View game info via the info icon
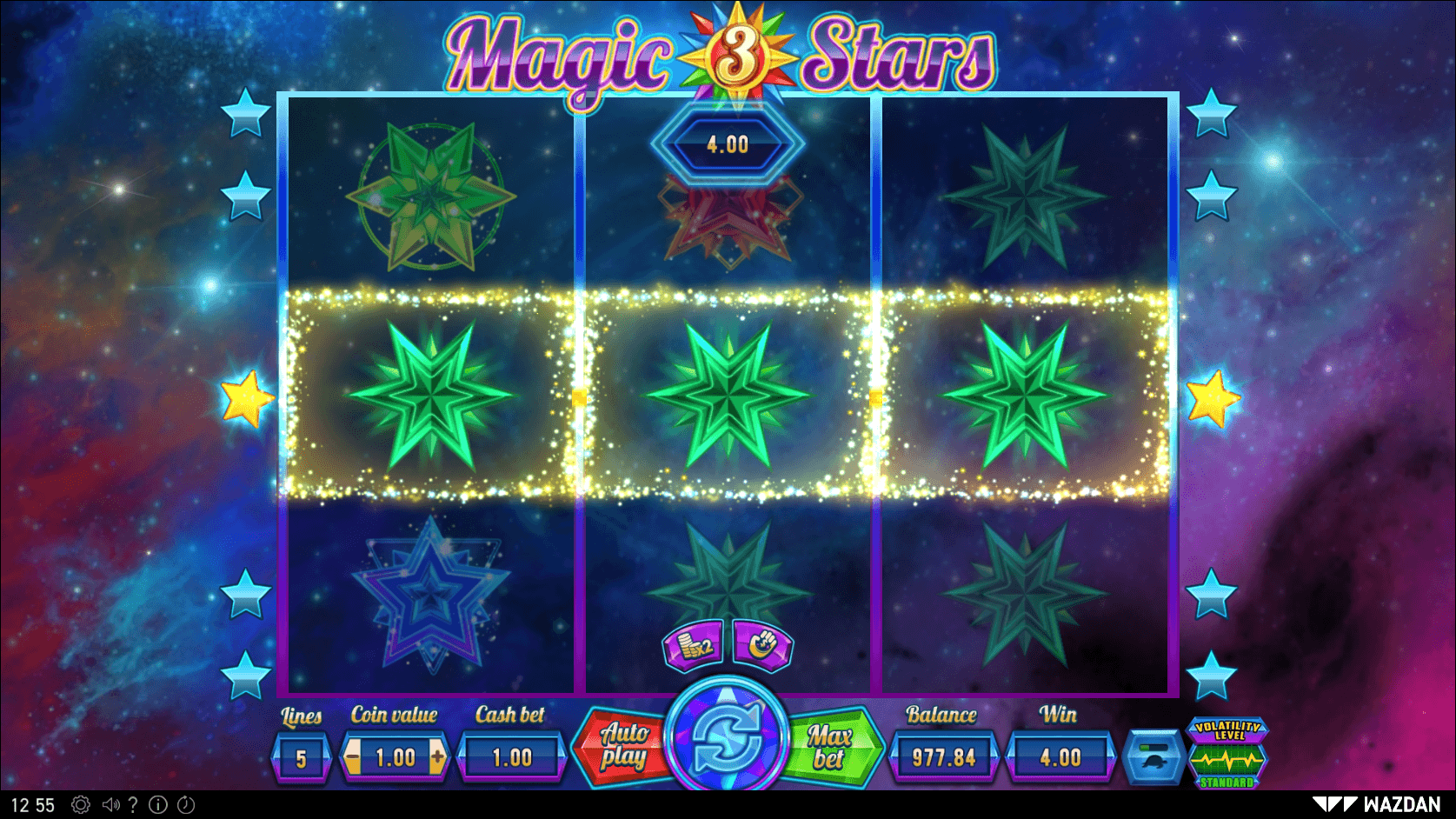The image size is (1456, 819). [157, 804]
